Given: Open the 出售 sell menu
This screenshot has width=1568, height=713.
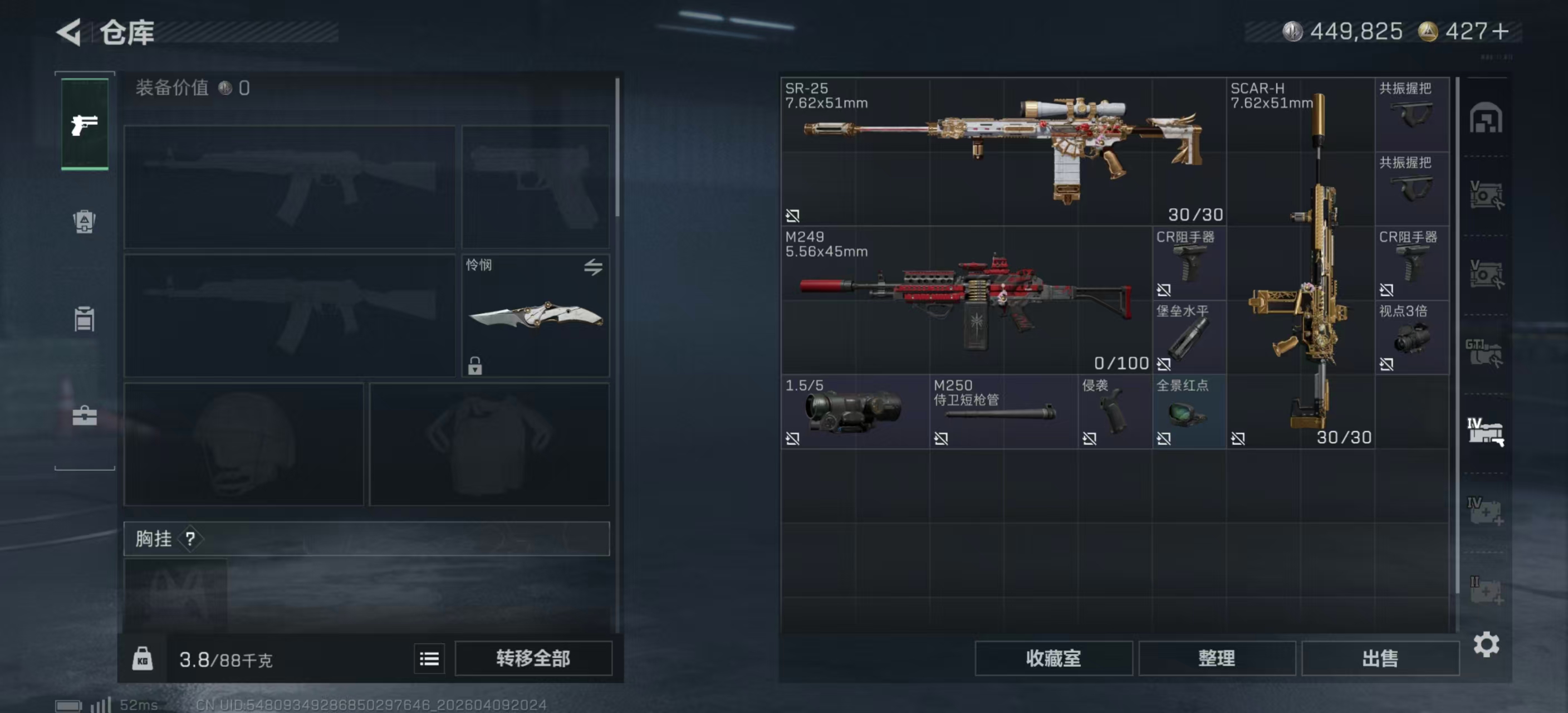Looking at the screenshot, I should [x=1379, y=658].
